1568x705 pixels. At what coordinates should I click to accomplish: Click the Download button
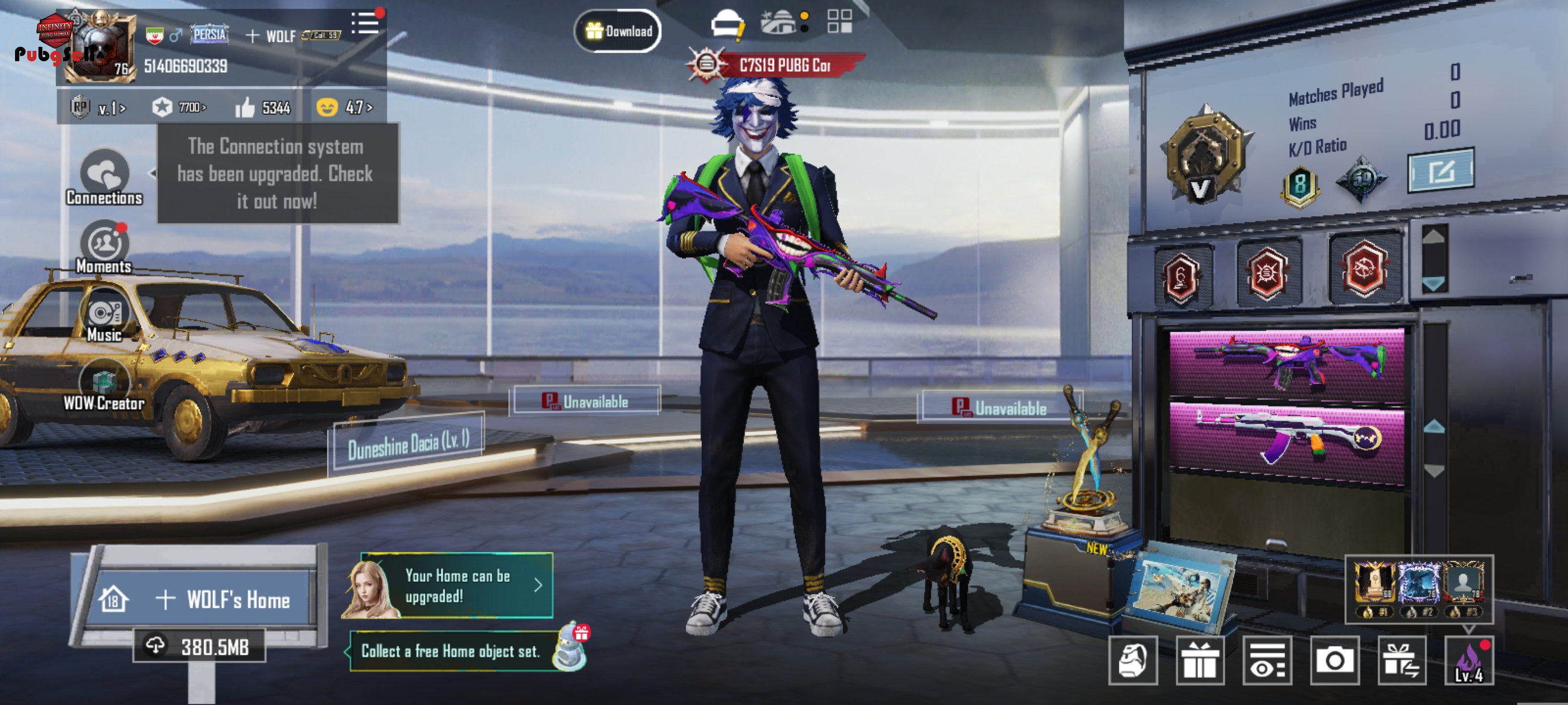pyautogui.click(x=618, y=31)
